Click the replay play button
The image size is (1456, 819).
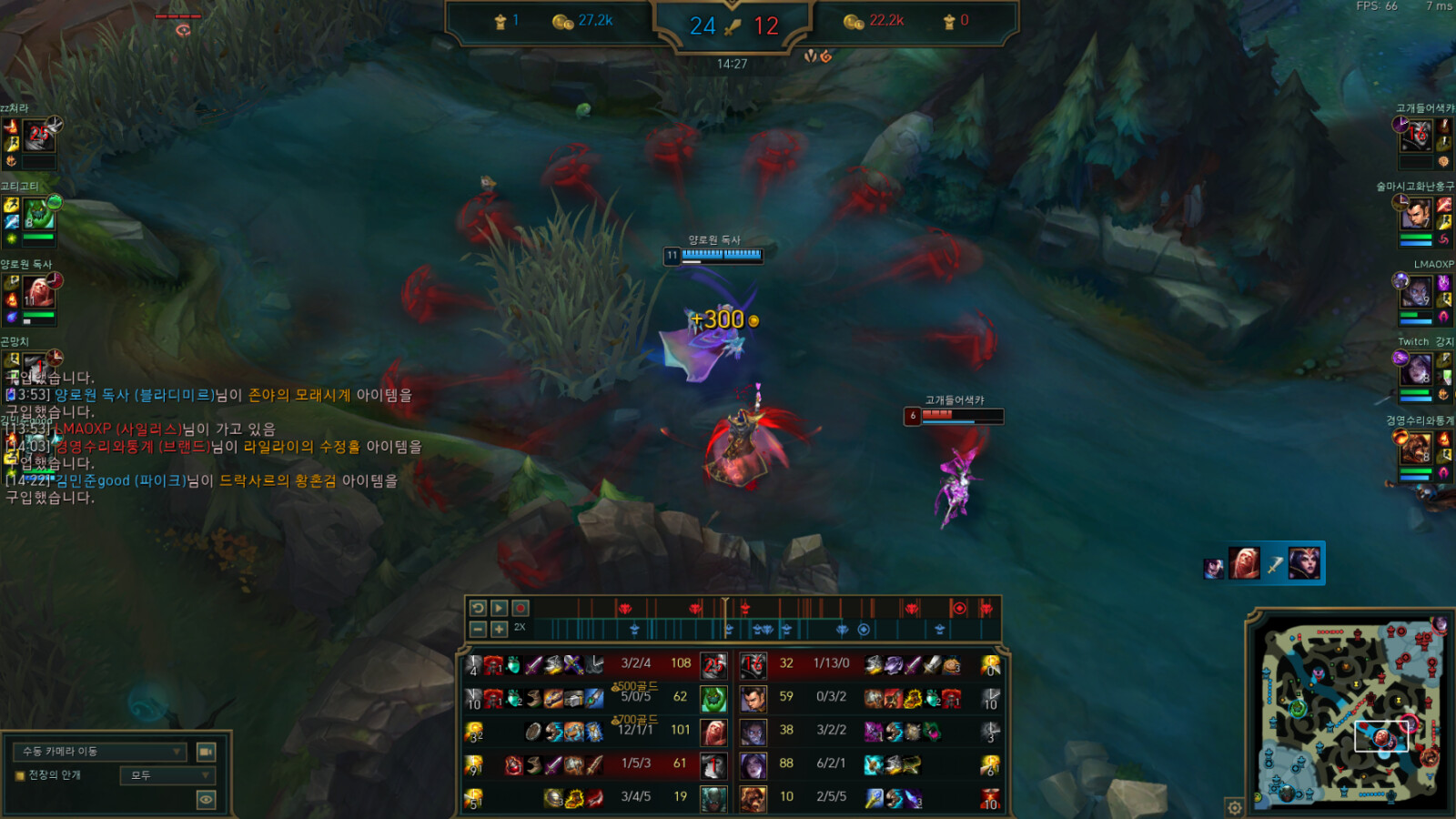[x=499, y=608]
